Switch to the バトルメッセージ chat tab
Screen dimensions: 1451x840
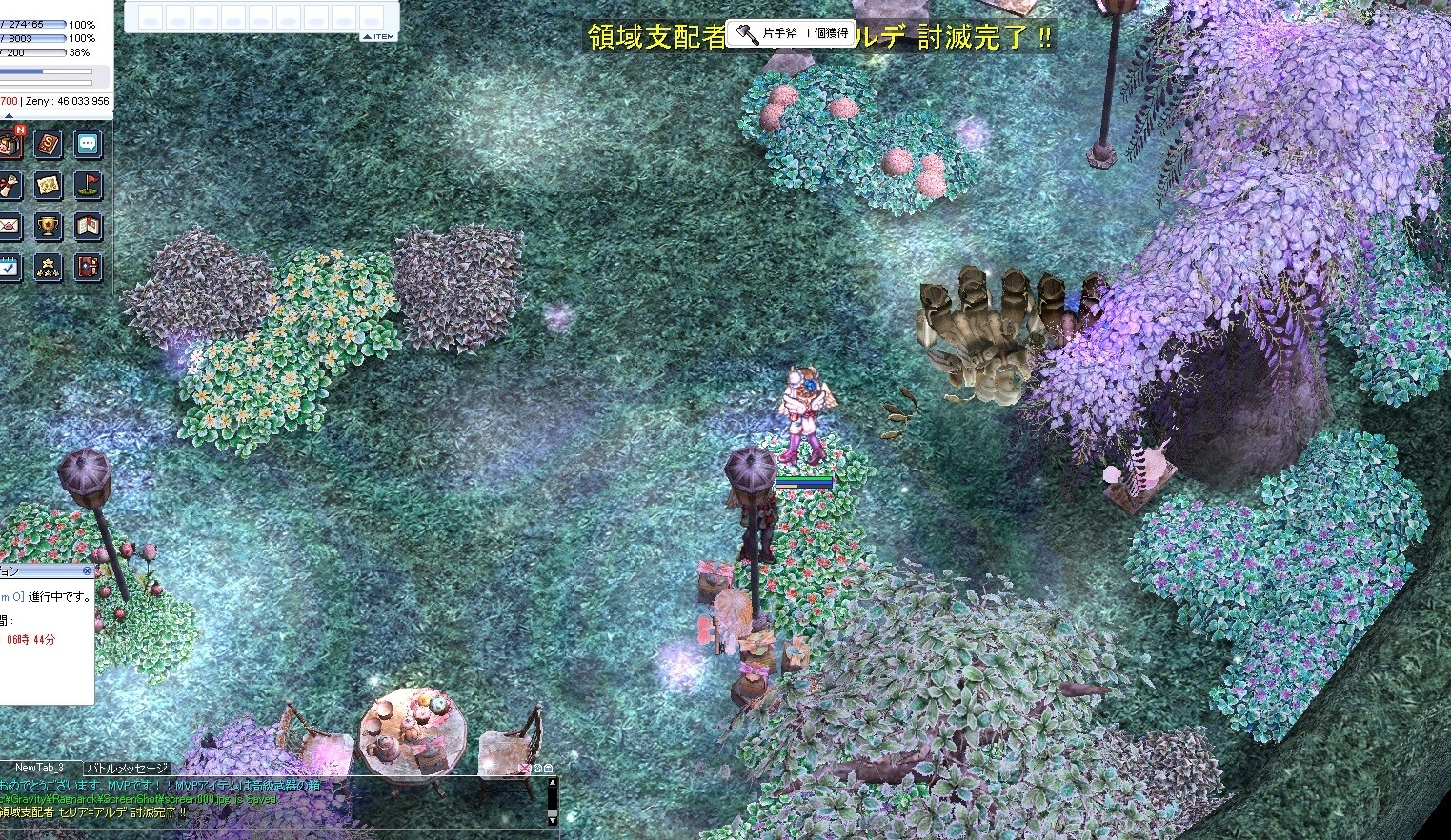click(127, 768)
